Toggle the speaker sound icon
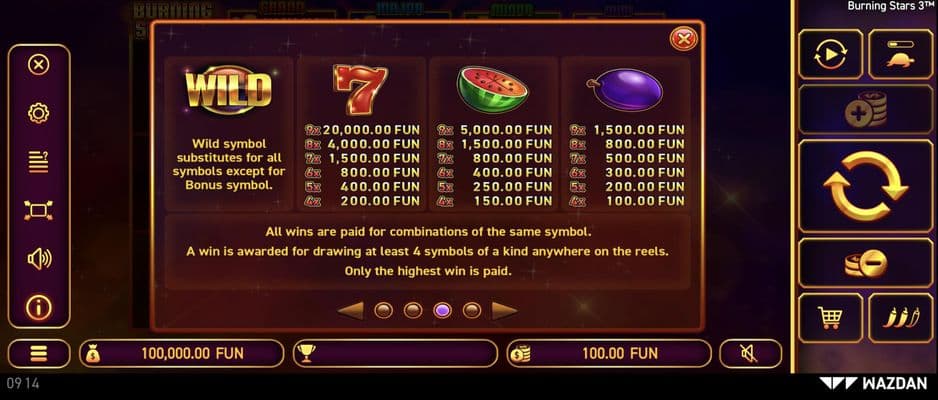Image resolution: width=938 pixels, height=400 pixels. (38, 259)
